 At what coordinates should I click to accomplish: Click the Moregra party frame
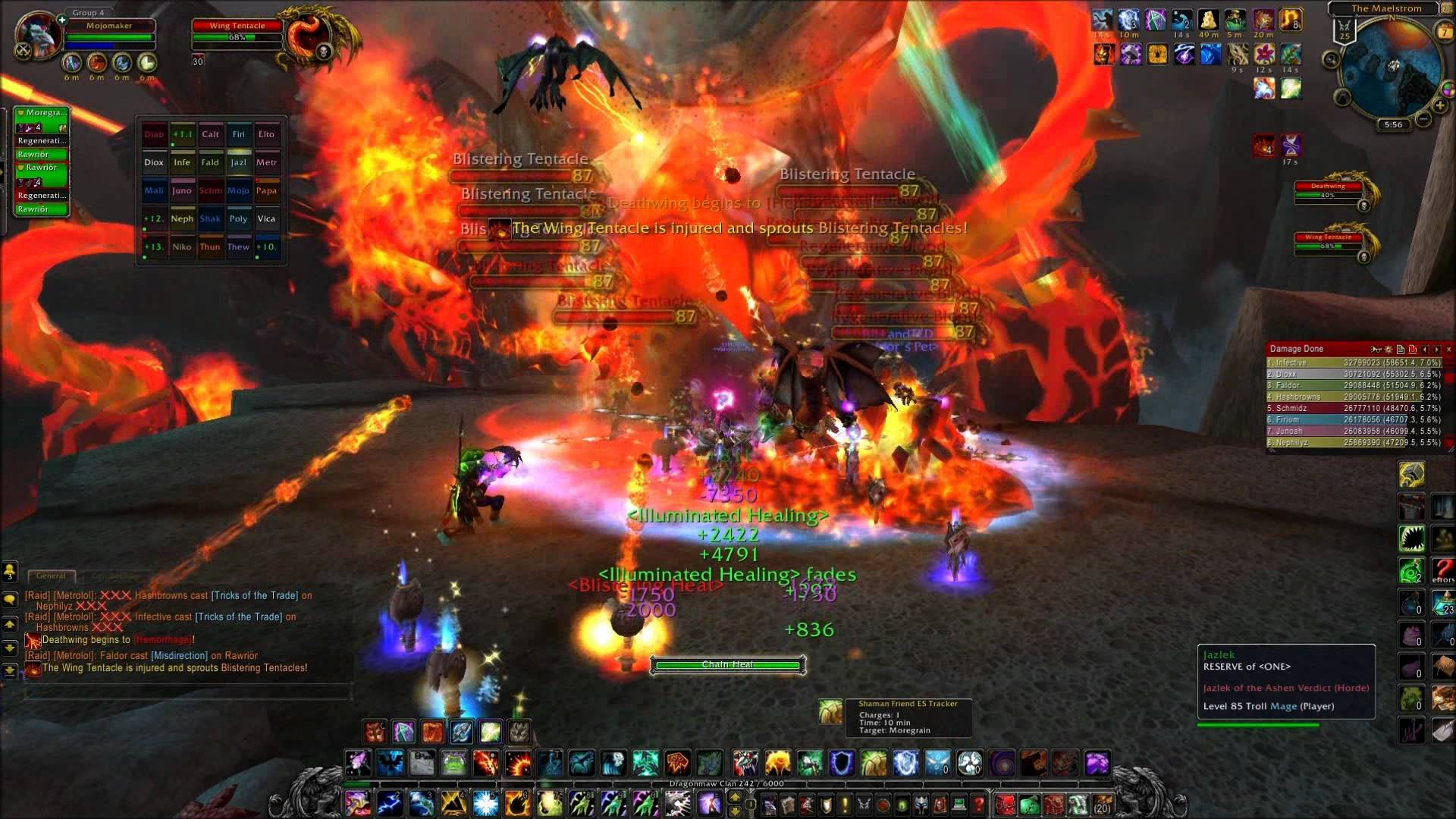[x=42, y=113]
